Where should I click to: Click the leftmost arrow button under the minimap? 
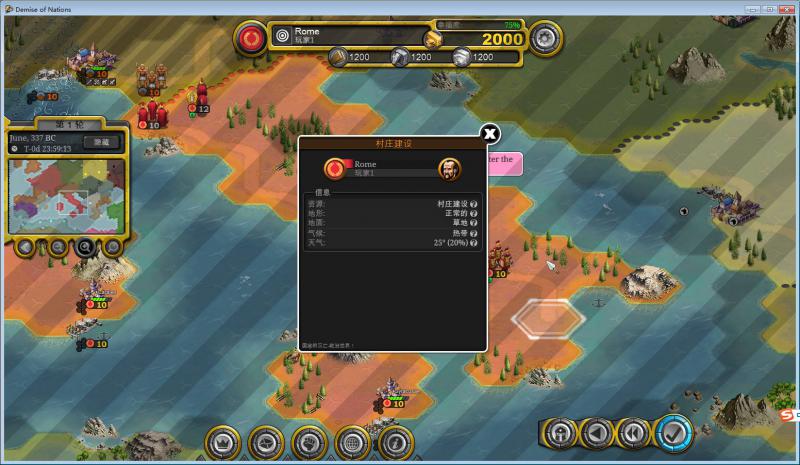pos(25,247)
